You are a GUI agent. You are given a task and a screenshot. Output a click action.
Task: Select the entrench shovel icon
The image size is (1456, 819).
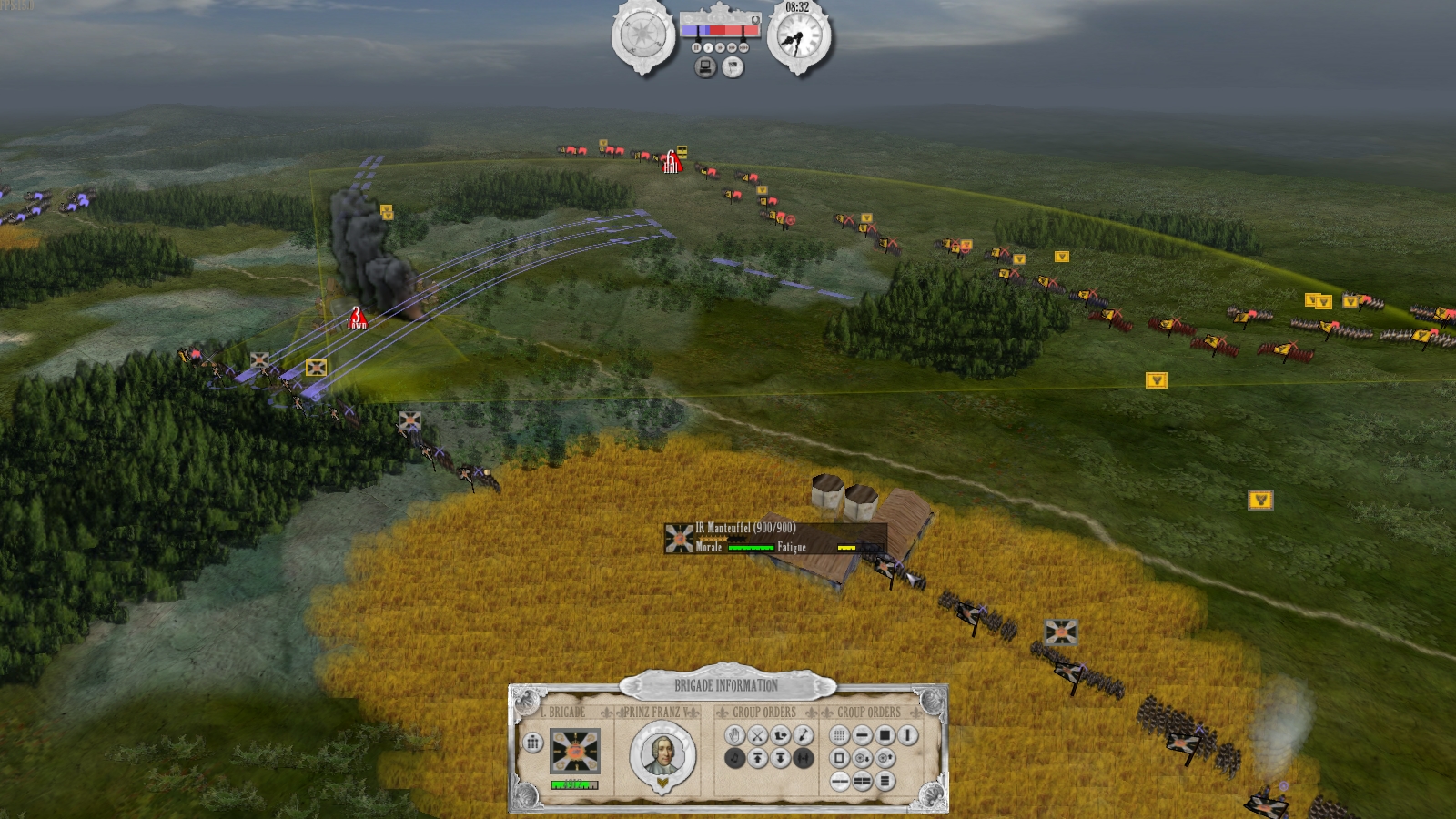[x=803, y=734]
